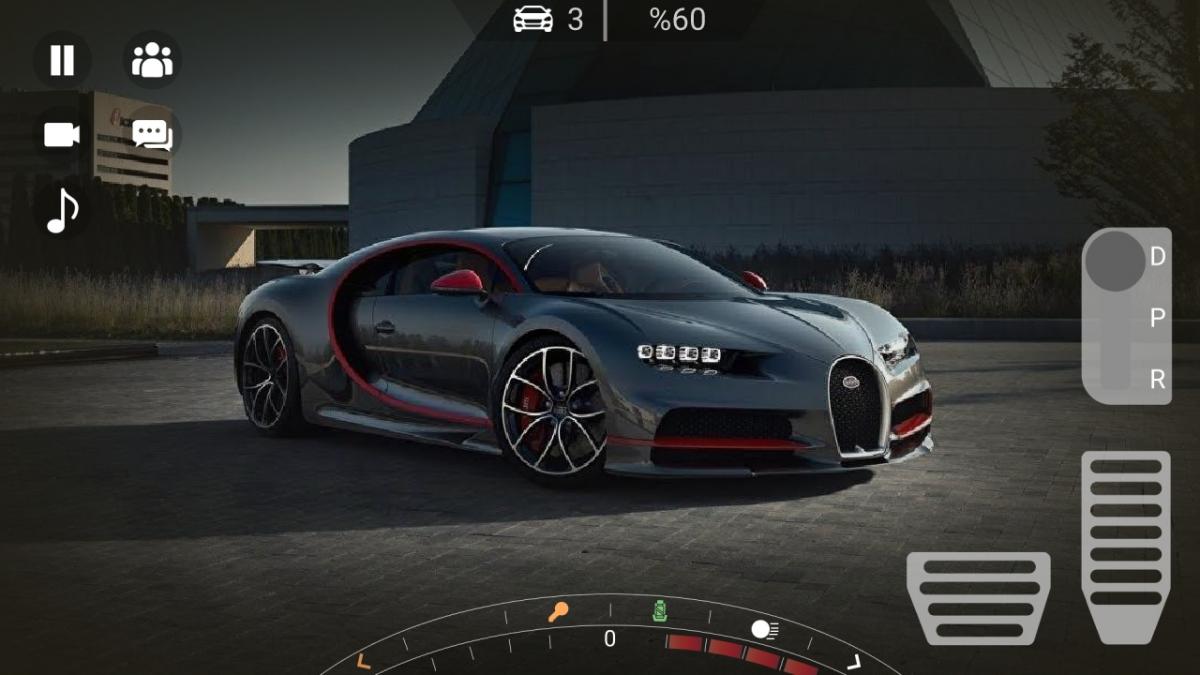Viewport: 1200px width, 675px height.
Task: Activate the left turn signal arrow
Action: [363, 660]
